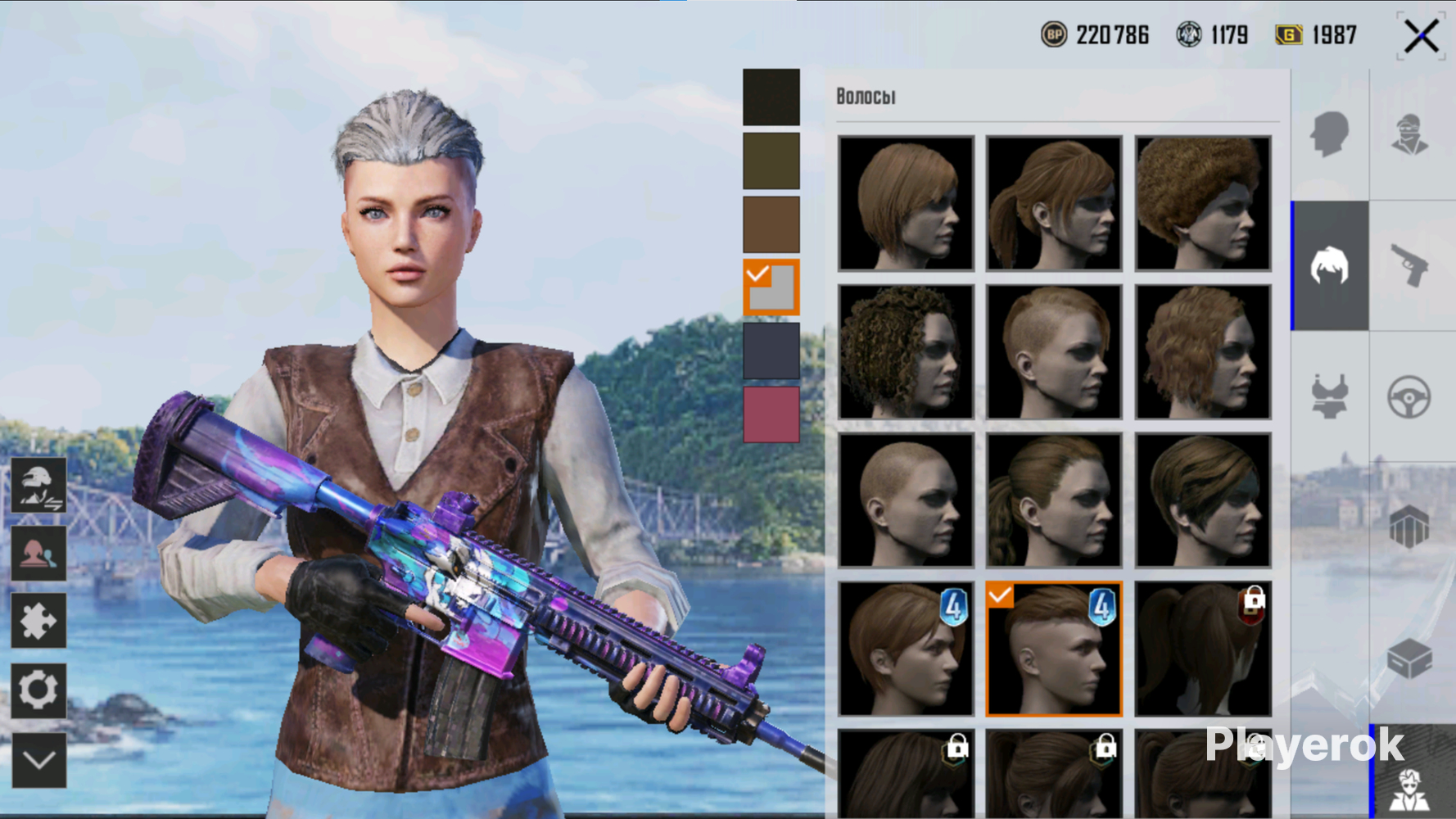Select the bob haircut thumbnail

[906, 203]
